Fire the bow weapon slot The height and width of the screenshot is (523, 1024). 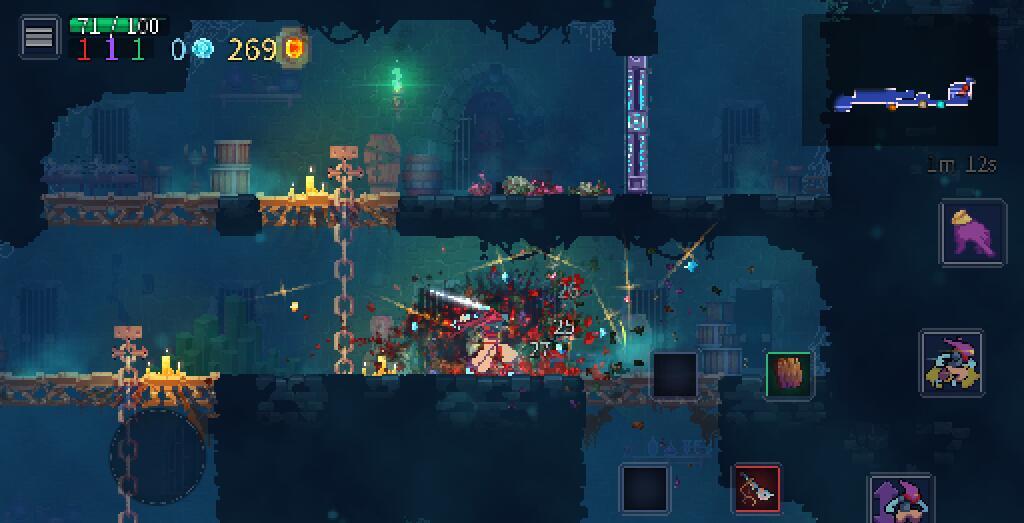[x=757, y=489]
